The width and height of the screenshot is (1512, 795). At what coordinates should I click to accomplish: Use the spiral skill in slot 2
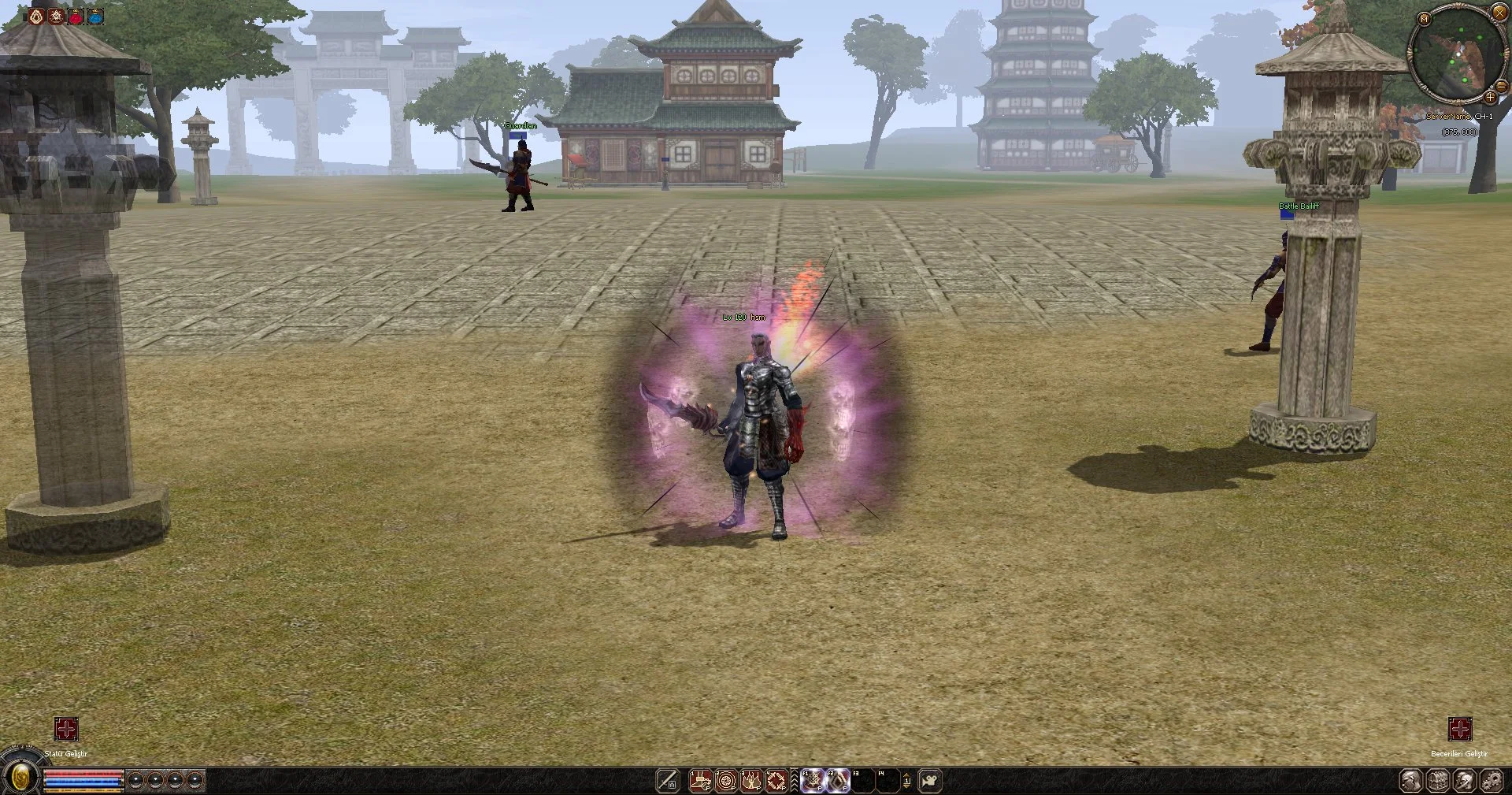[x=726, y=781]
